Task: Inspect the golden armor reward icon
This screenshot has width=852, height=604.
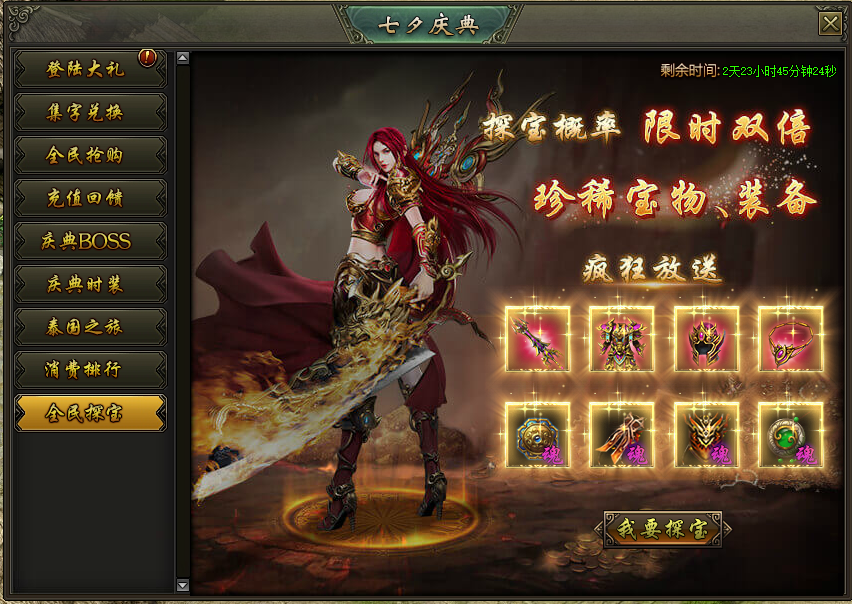Action: pyautogui.click(x=622, y=339)
